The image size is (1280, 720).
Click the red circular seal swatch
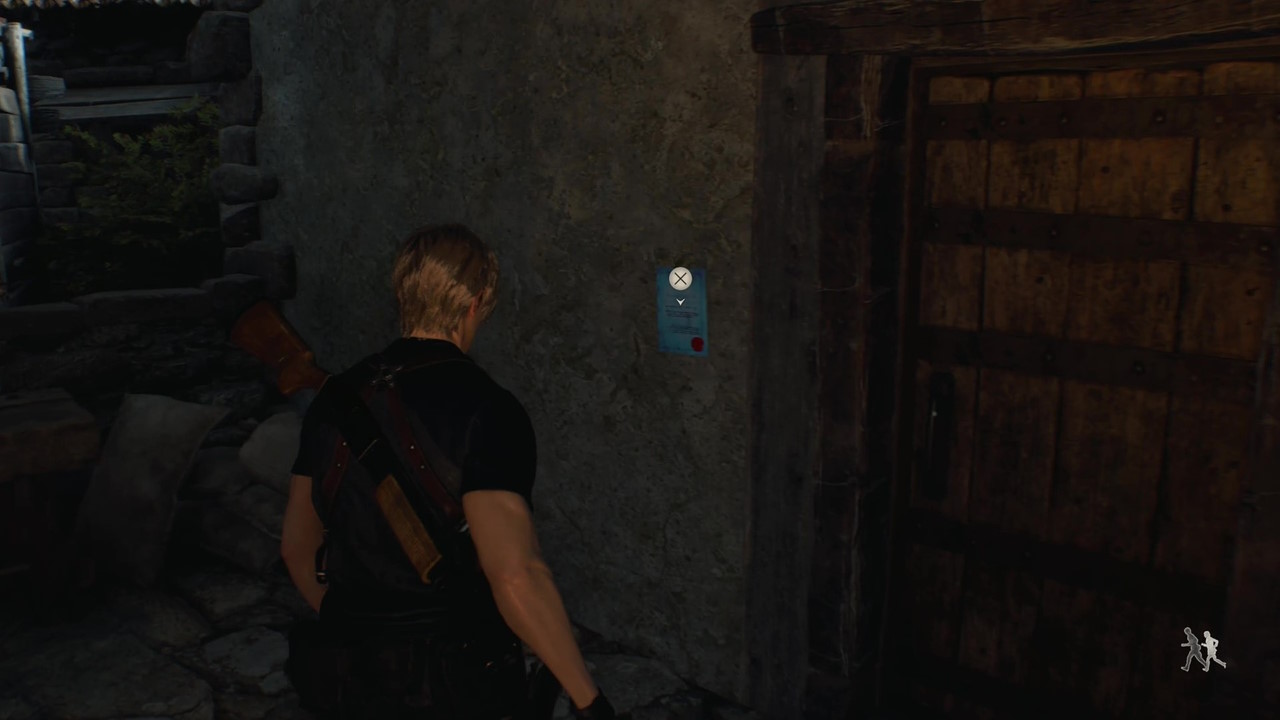(x=697, y=343)
